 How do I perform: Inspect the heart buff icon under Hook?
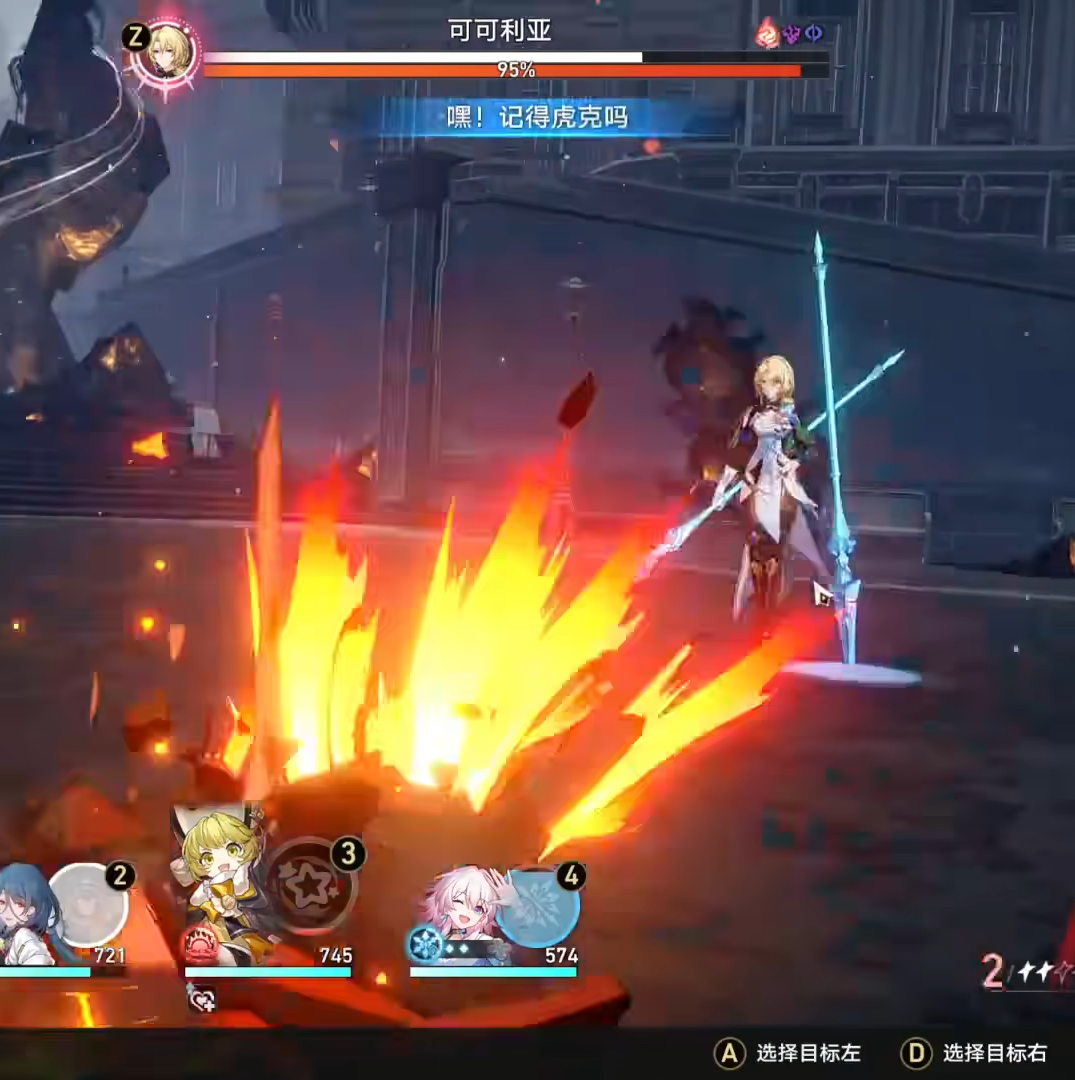coord(200,996)
